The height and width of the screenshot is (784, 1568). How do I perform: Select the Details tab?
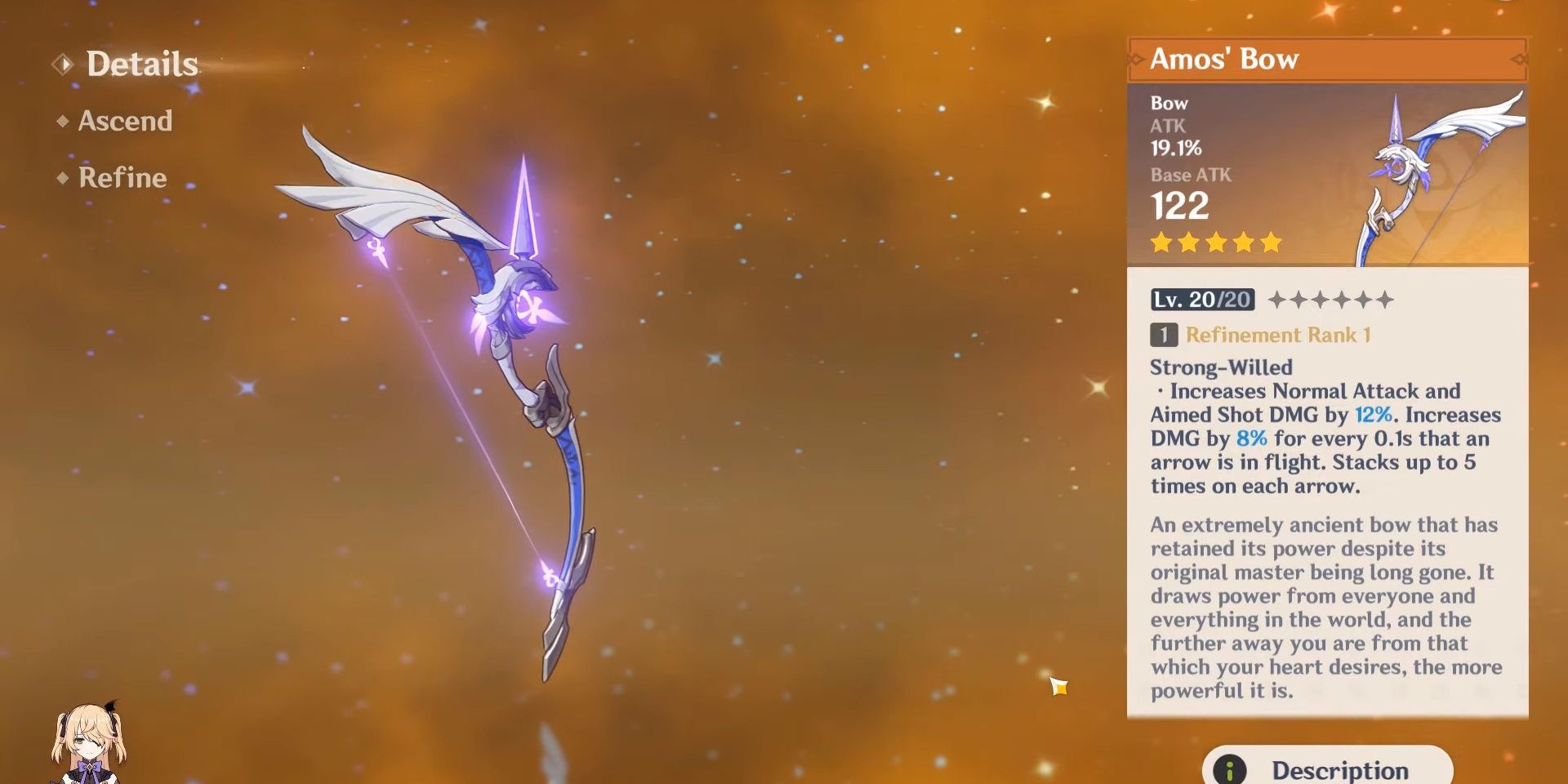pyautogui.click(x=141, y=65)
